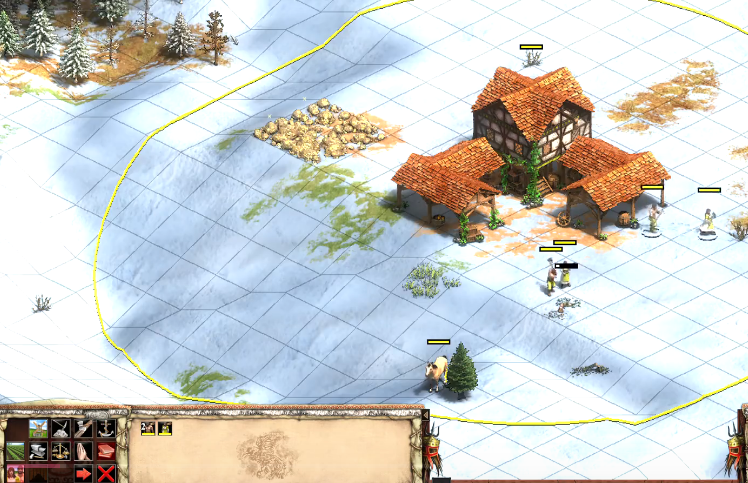This screenshot has width=748, height=483.
Task: Select the red books build icon
Action: [x=105, y=451]
